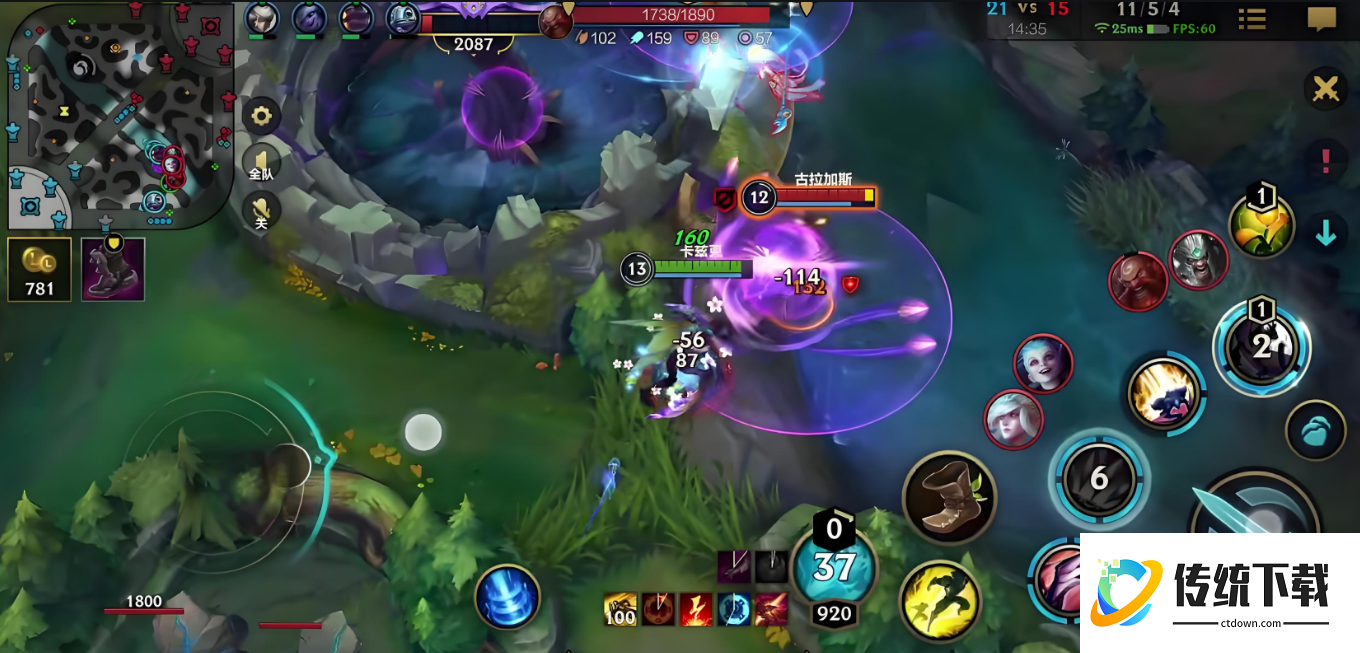Open the scoreboard list icon
Viewport: 1360px width, 653px height.
click(1251, 19)
